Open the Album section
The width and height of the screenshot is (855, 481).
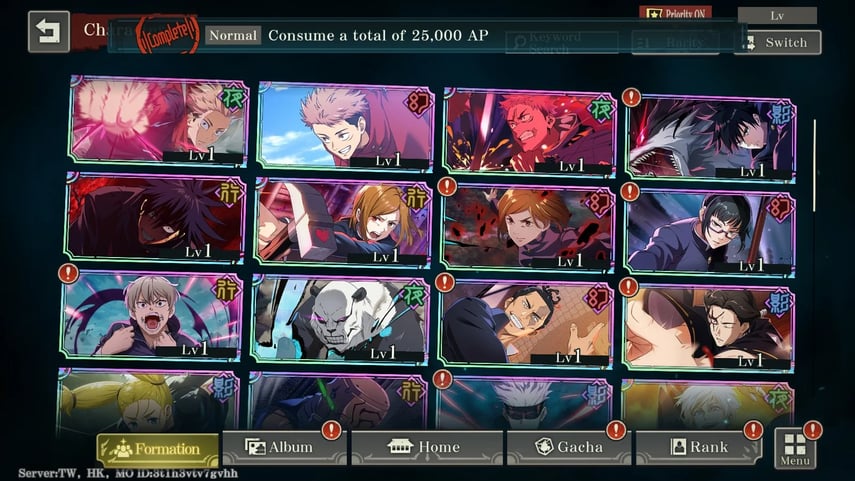281,448
